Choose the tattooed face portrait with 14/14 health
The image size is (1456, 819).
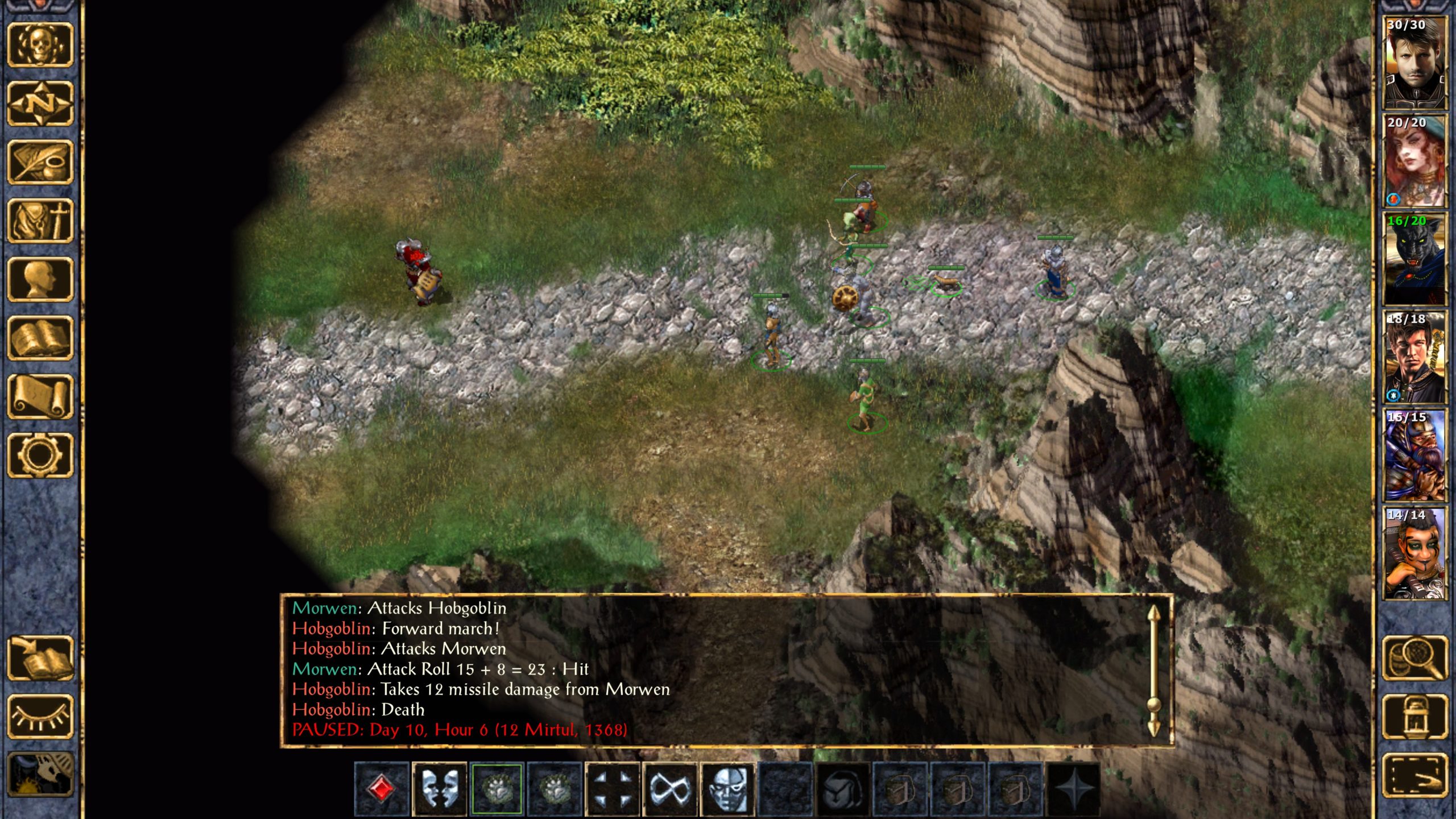tap(1414, 553)
